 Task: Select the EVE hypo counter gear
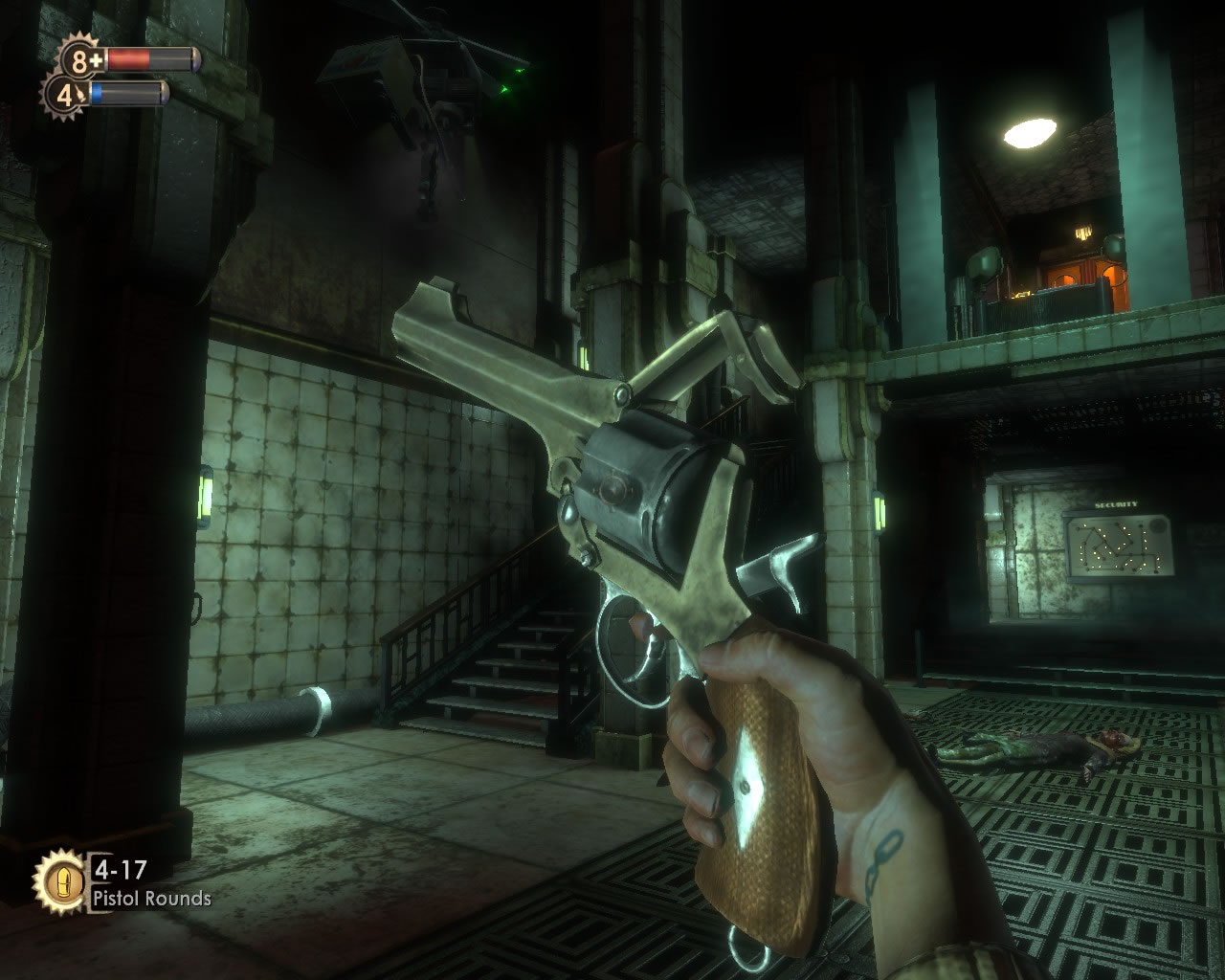pos(66,95)
